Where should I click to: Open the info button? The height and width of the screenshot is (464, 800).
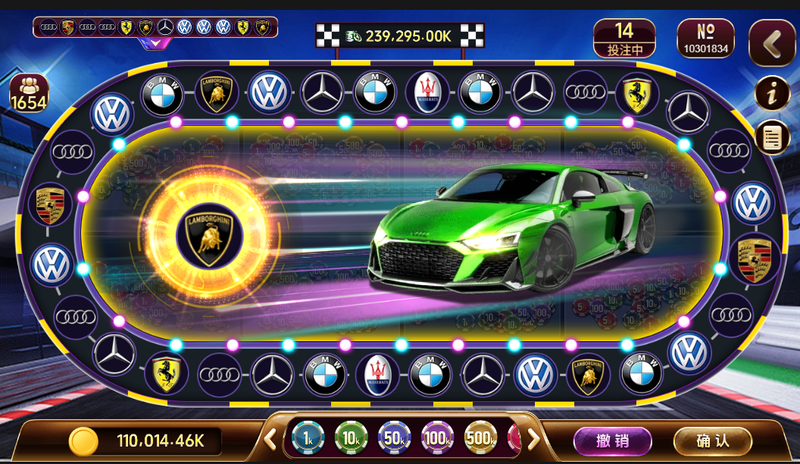pyautogui.click(x=771, y=92)
